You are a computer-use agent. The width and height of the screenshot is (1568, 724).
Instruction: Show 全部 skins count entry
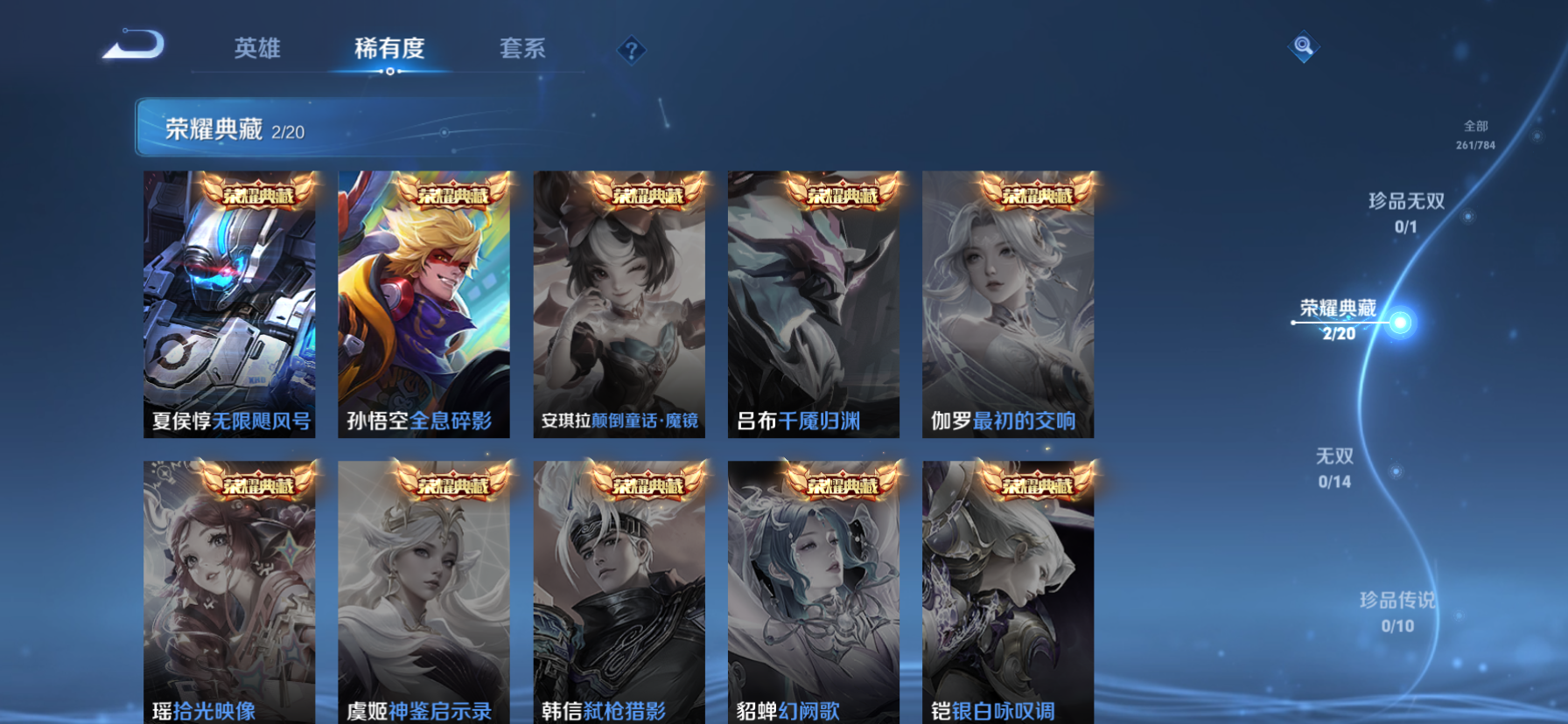pos(1475,135)
